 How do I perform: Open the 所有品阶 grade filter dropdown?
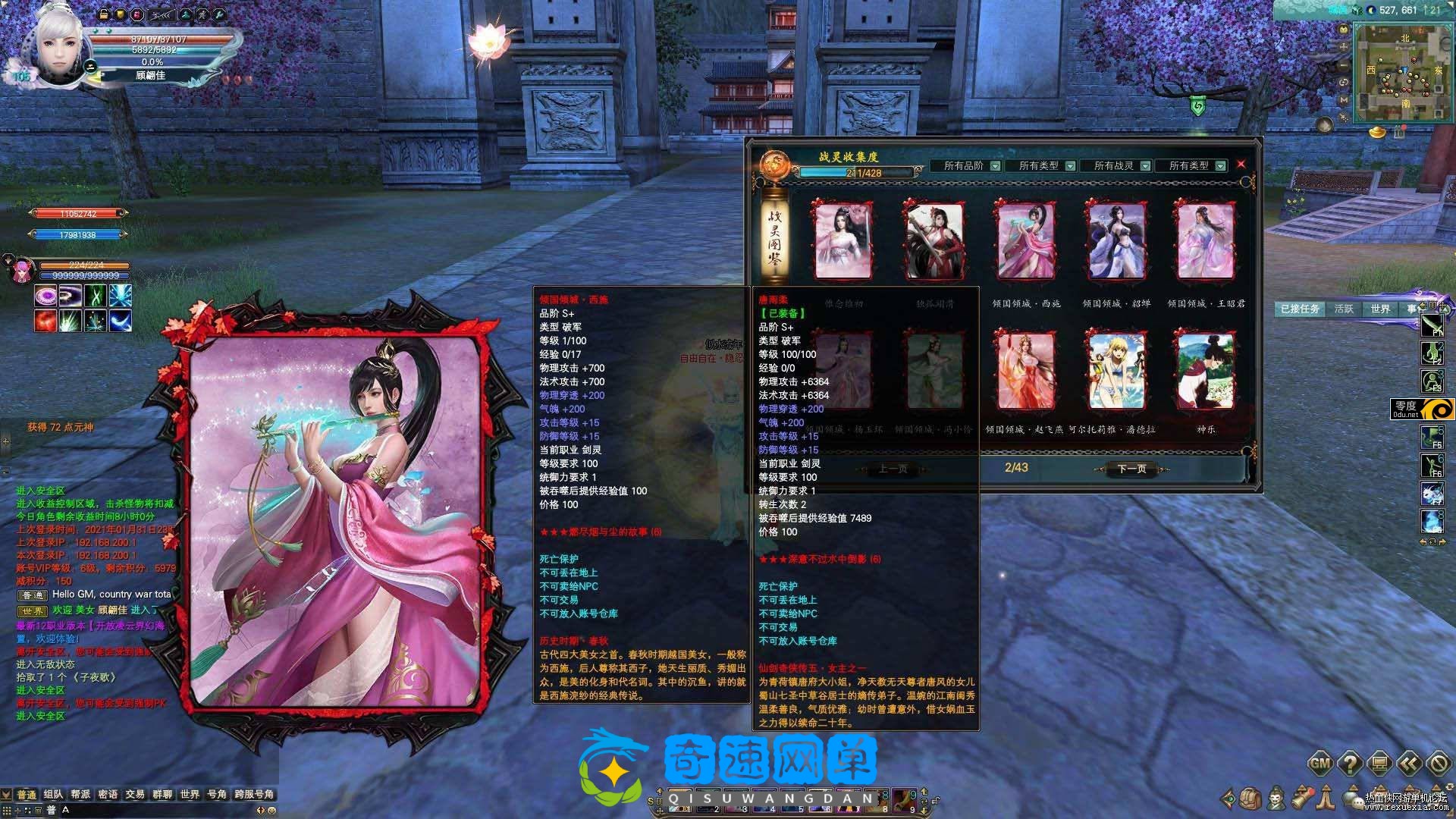[995, 166]
